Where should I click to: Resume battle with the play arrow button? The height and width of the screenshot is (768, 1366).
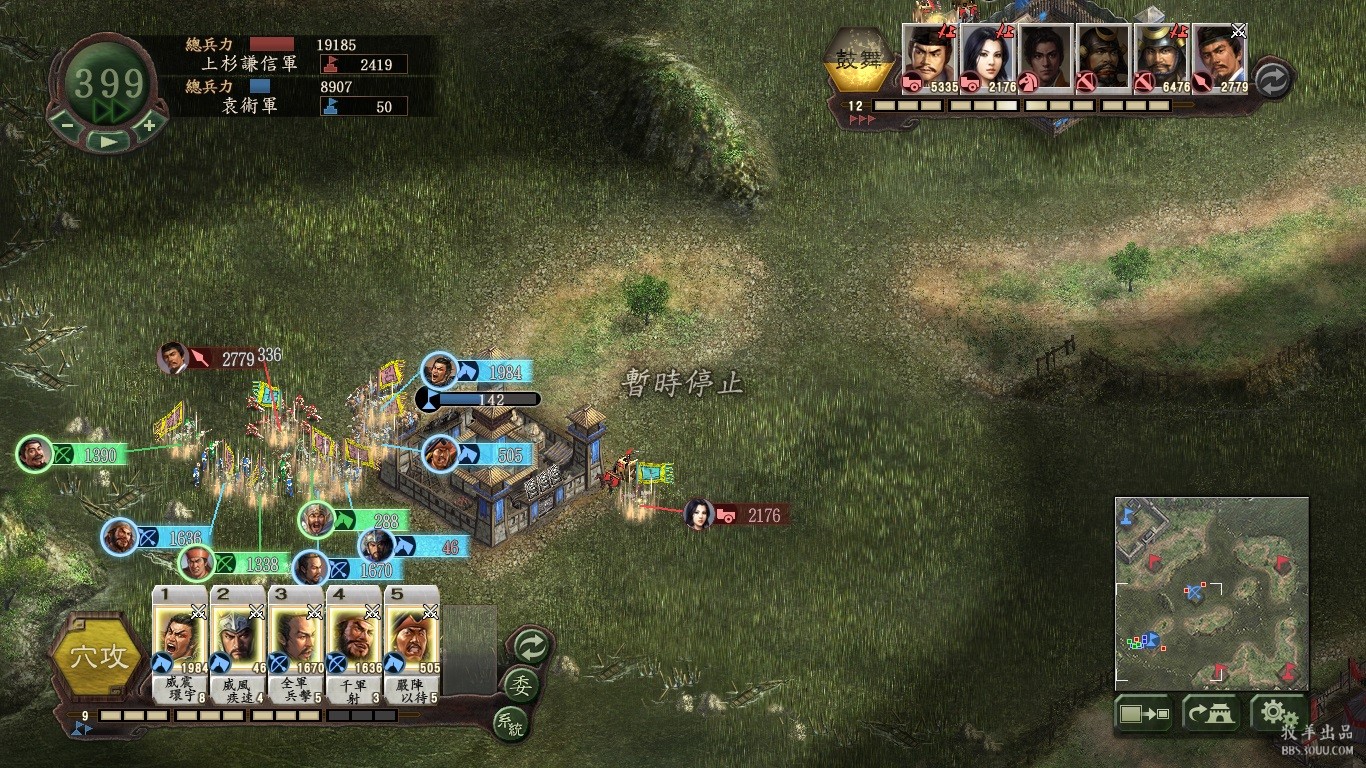point(108,141)
